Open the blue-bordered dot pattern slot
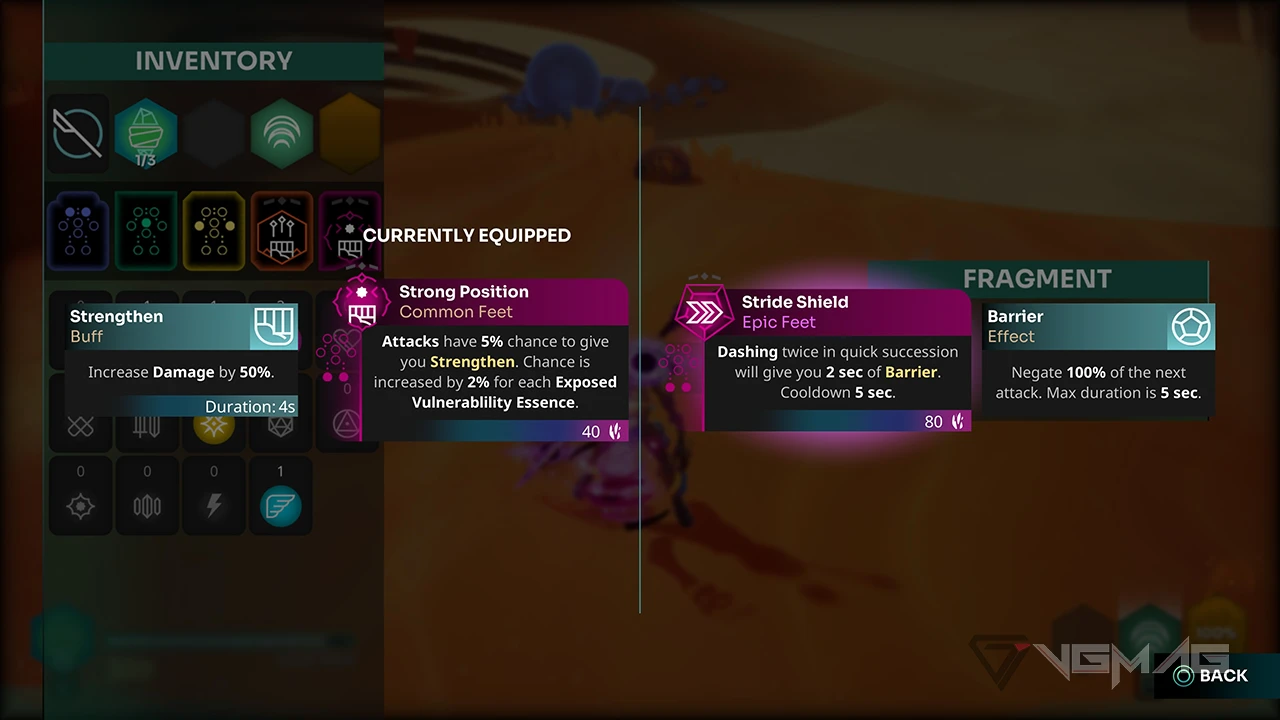 click(x=79, y=231)
